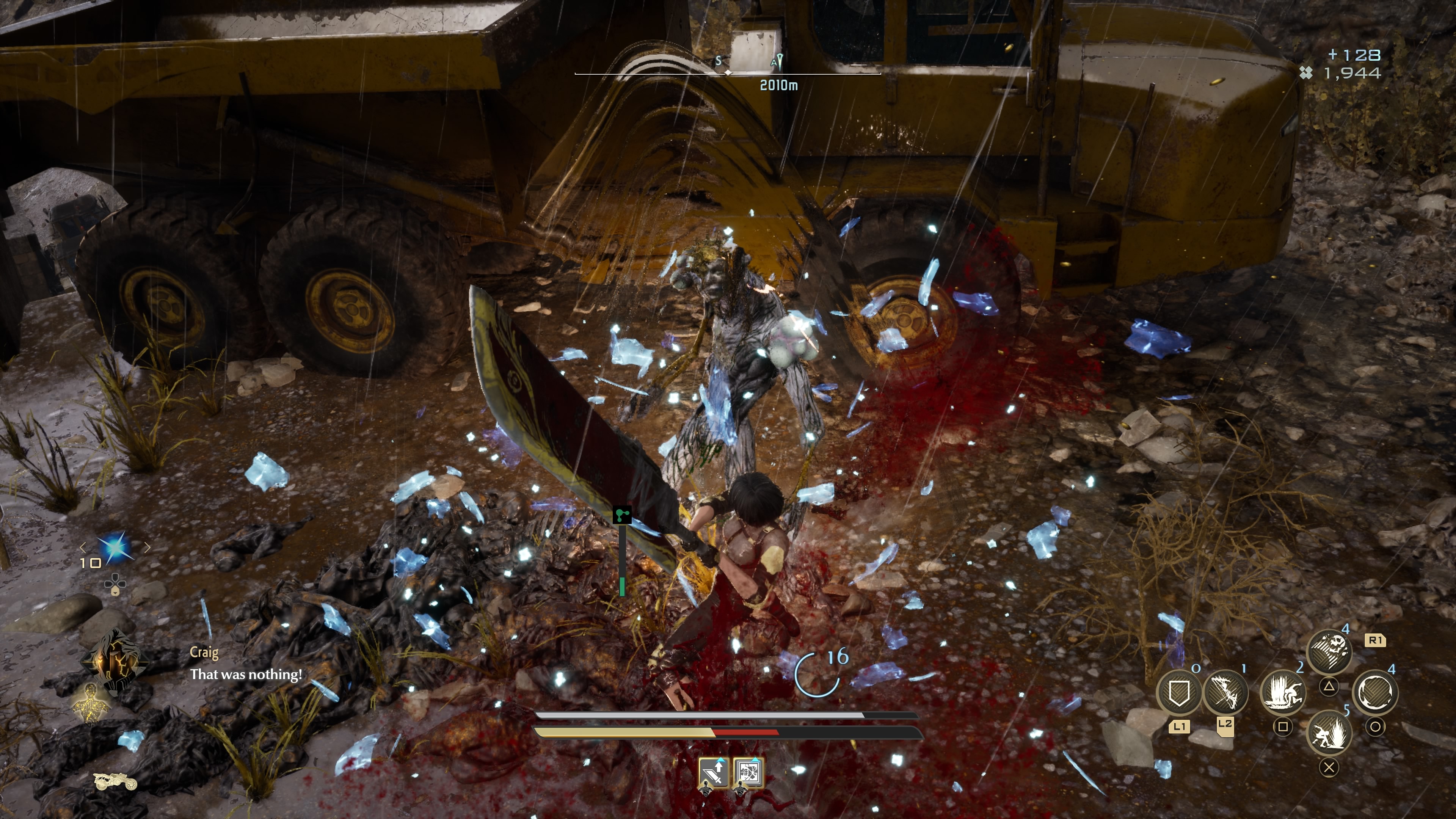
Task: Cycle the quick-item selector right arrow
Action: click(x=147, y=548)
